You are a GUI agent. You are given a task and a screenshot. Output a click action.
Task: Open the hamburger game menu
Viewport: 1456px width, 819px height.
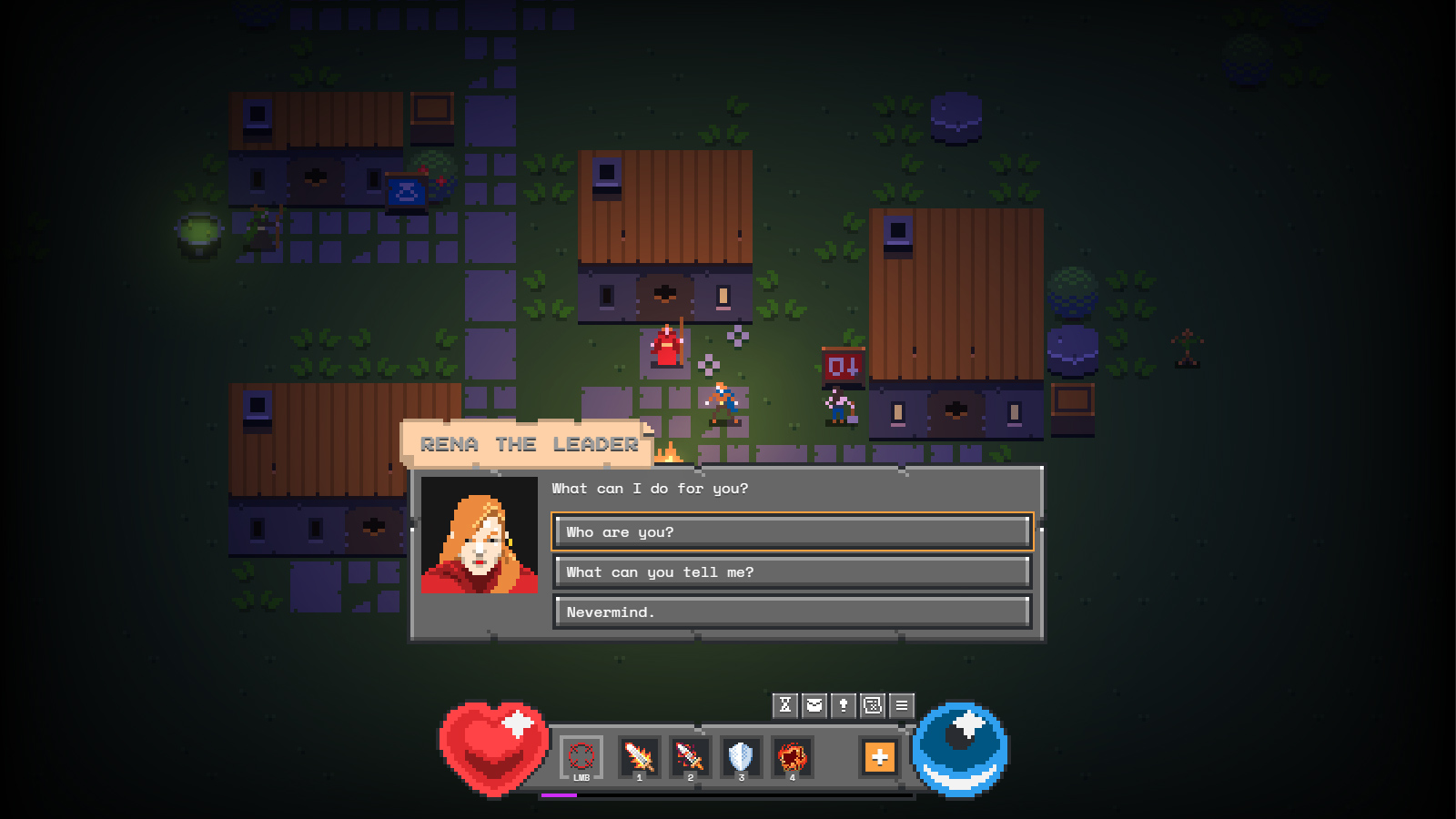tap(900, 704)
